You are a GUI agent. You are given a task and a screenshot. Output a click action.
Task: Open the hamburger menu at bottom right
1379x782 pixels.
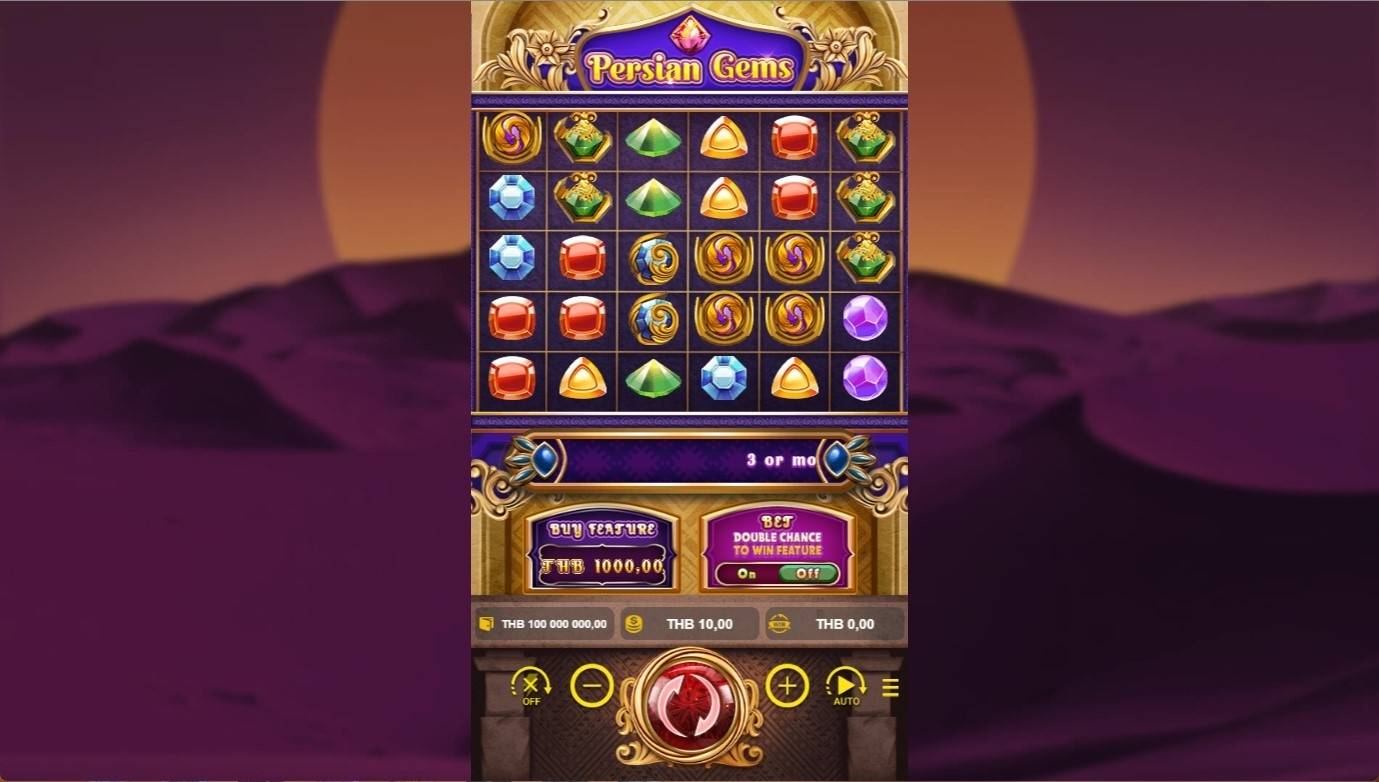pyautogui.click(x=889, y=687)
